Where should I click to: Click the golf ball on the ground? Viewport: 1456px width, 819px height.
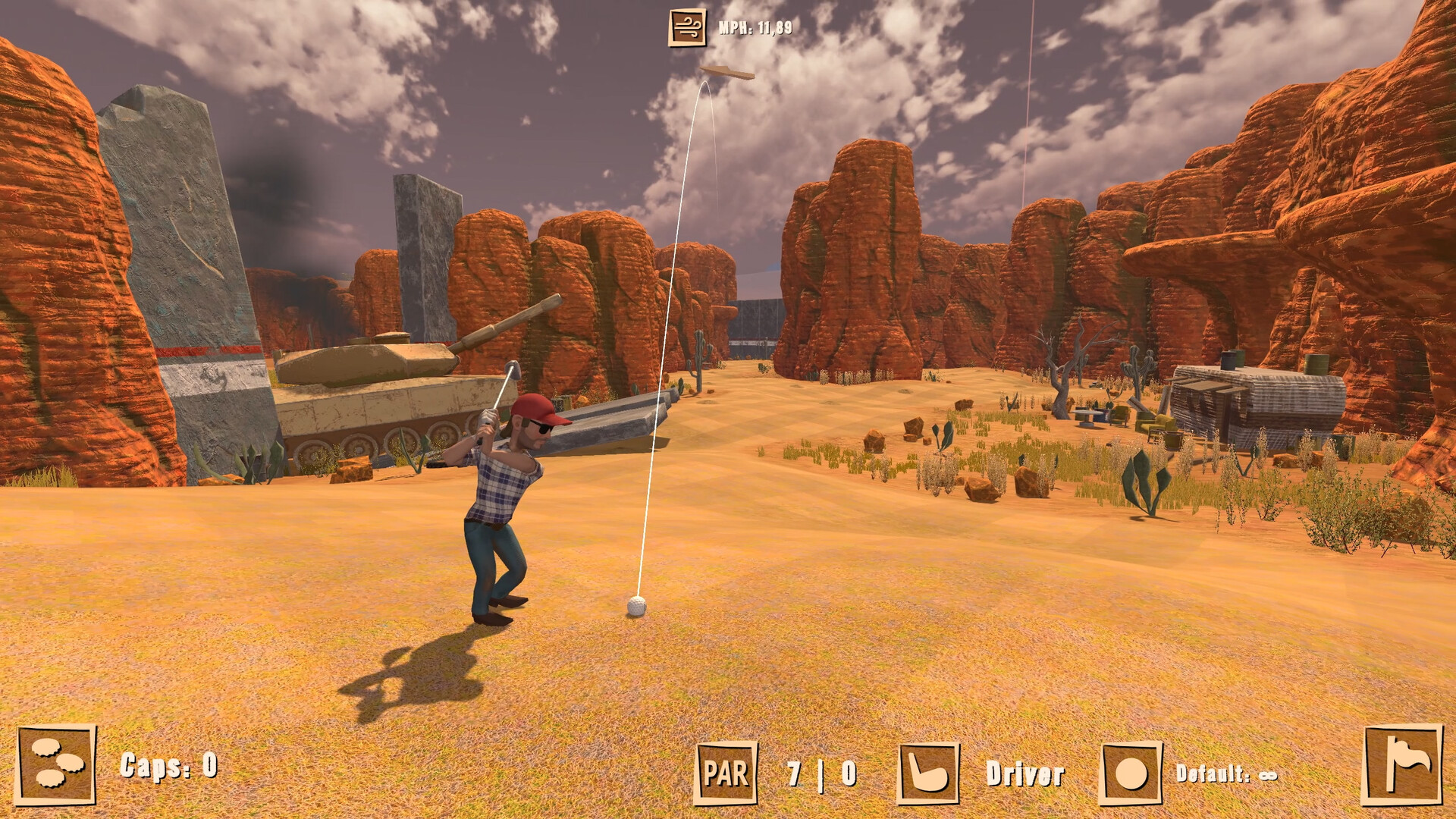tap(635, 607)
